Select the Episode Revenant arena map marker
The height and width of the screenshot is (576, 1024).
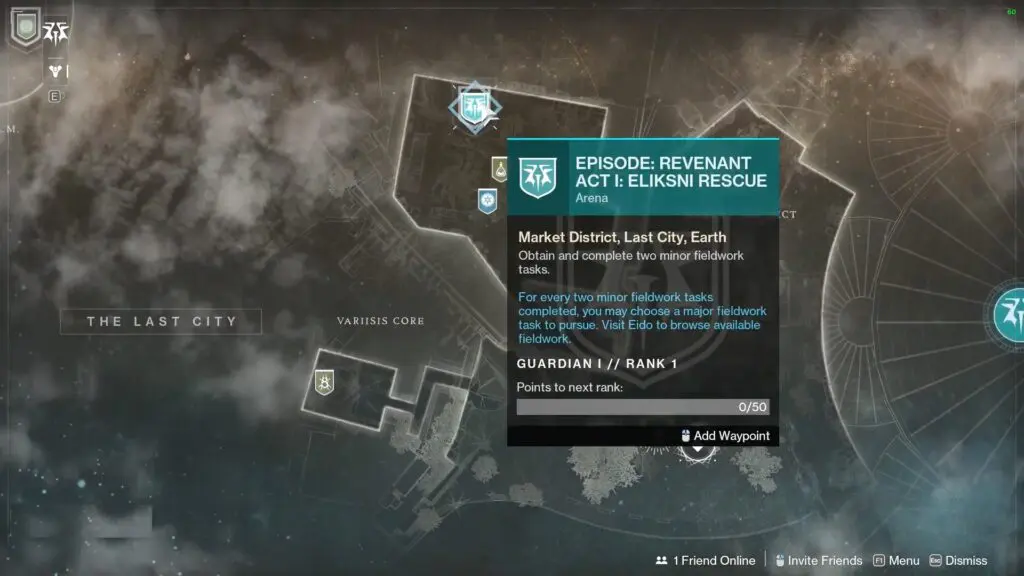tap(474, 106)
